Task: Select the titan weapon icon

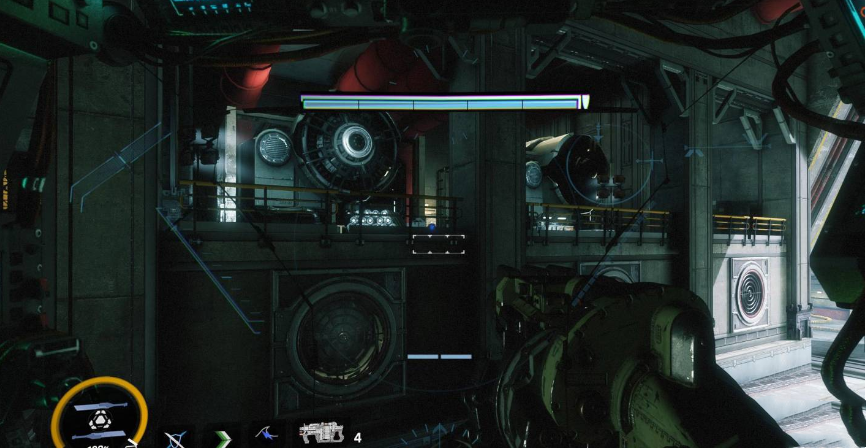Action: click(319, 434)
